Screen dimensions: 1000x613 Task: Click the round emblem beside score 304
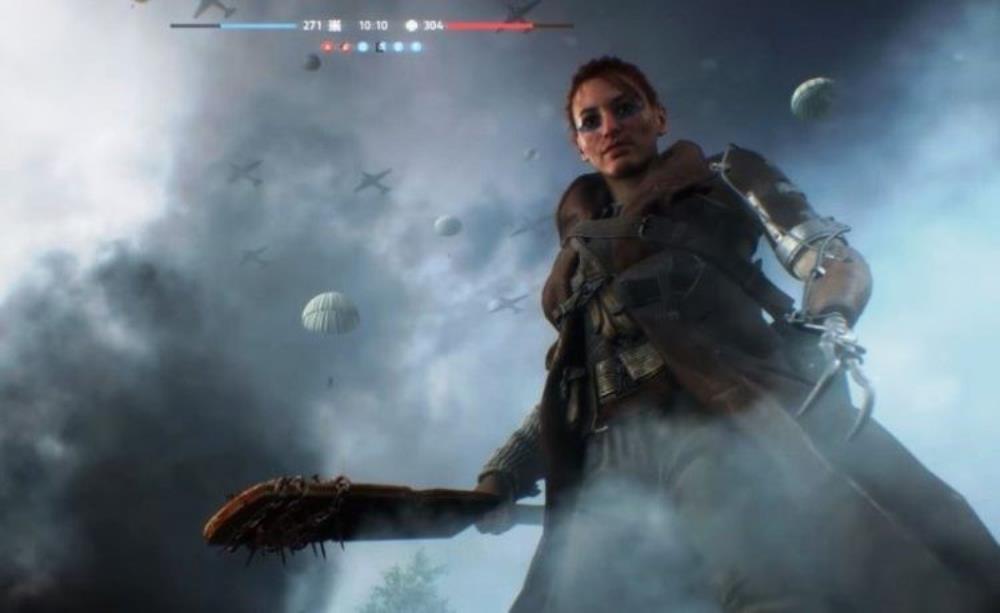pos(411,25)
